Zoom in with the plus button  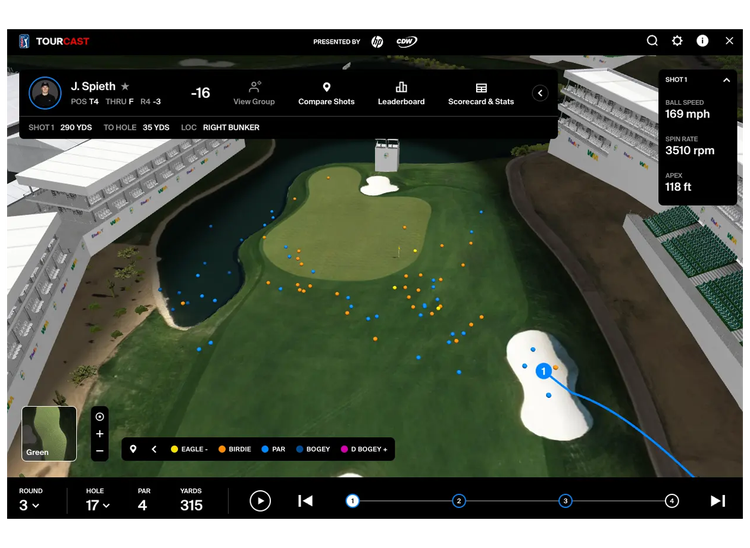100,434
